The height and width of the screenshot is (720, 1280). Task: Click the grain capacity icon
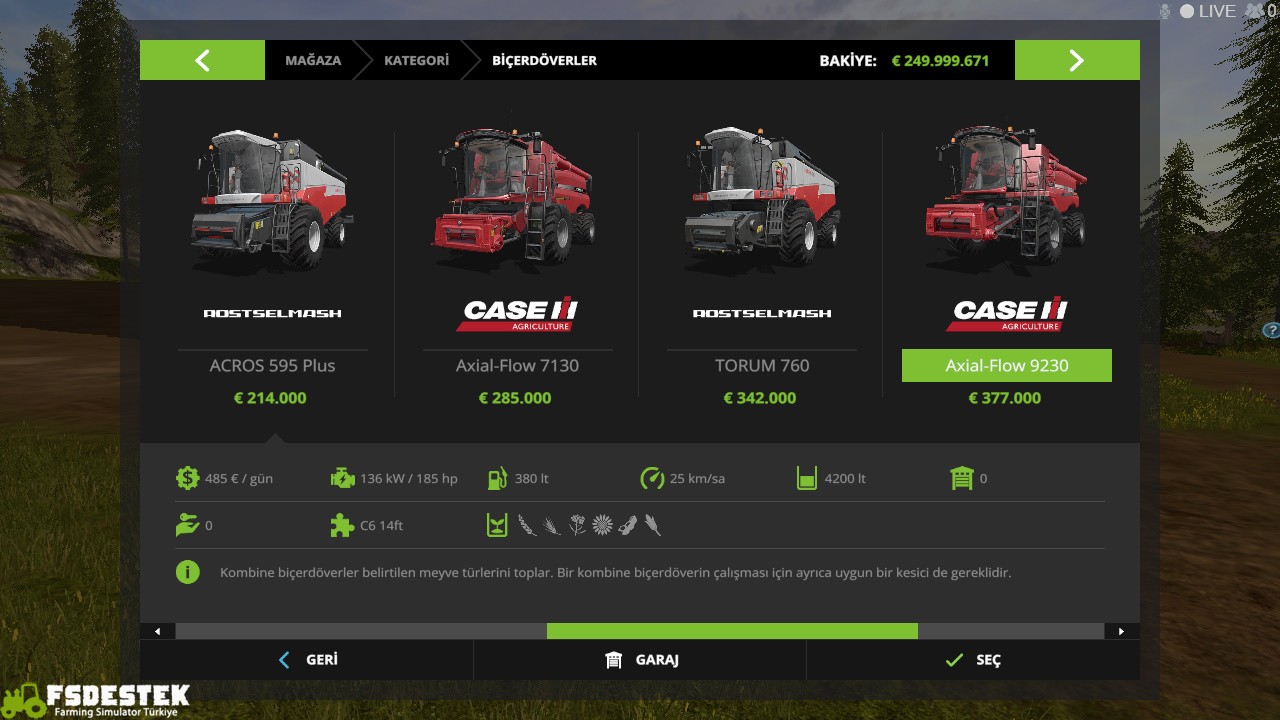(x=807, y=478)
